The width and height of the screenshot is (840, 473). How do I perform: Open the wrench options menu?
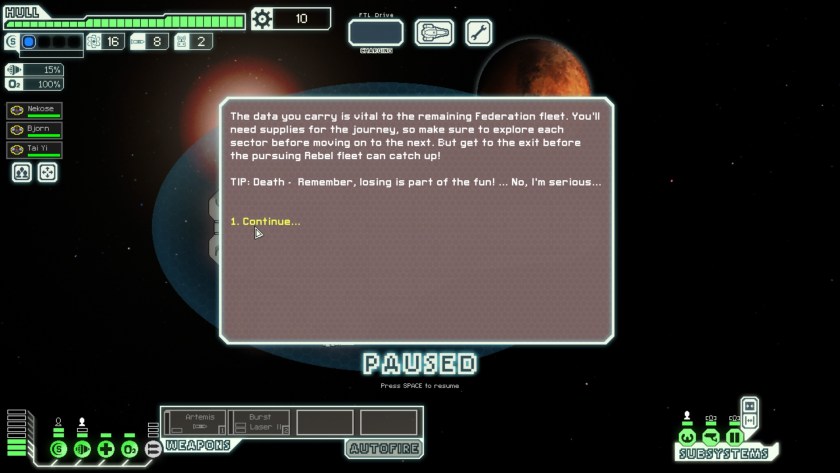tap(478, 33)
